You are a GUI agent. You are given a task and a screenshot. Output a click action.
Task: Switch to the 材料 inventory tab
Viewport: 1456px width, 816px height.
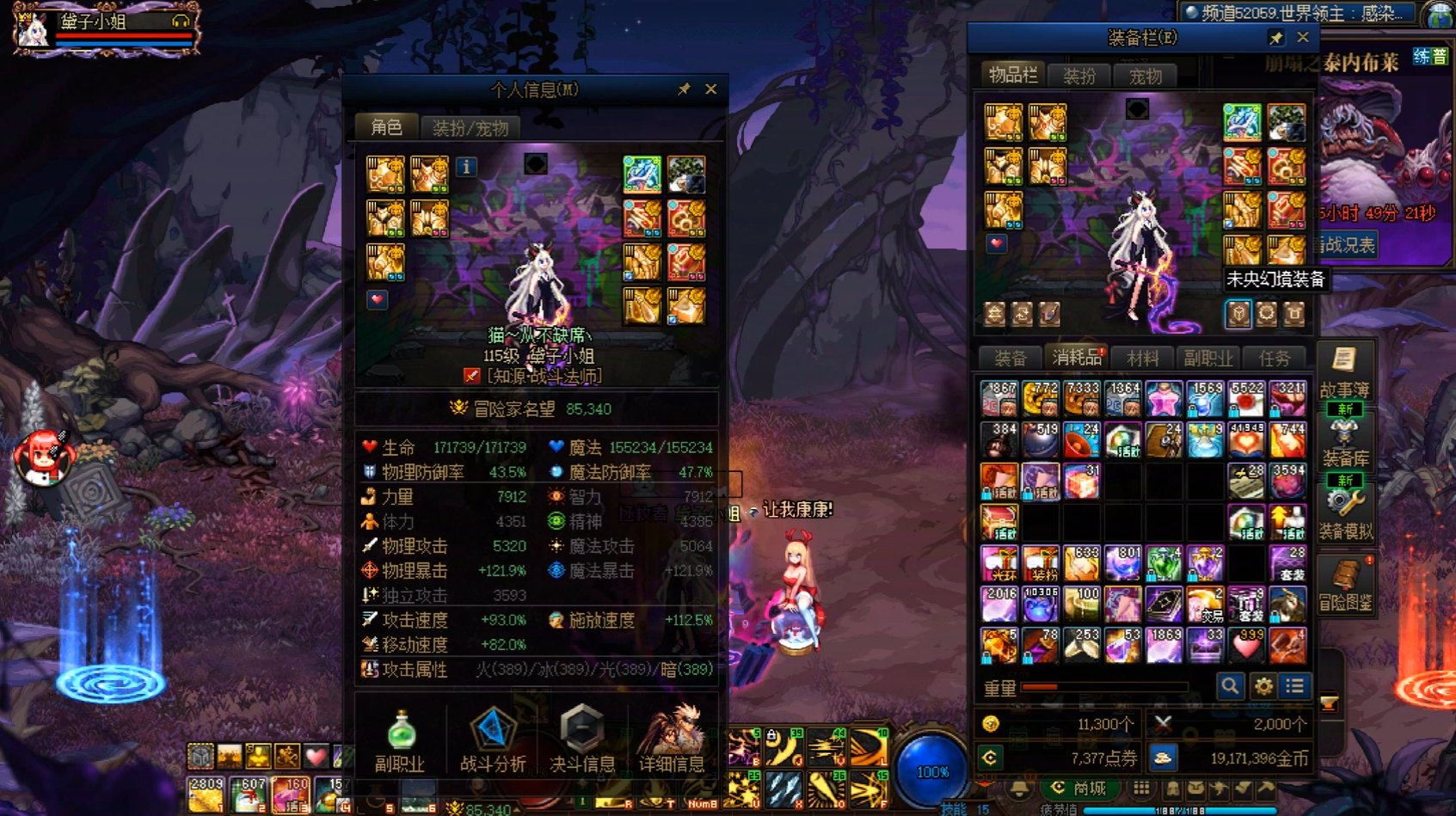[1144, 359]
